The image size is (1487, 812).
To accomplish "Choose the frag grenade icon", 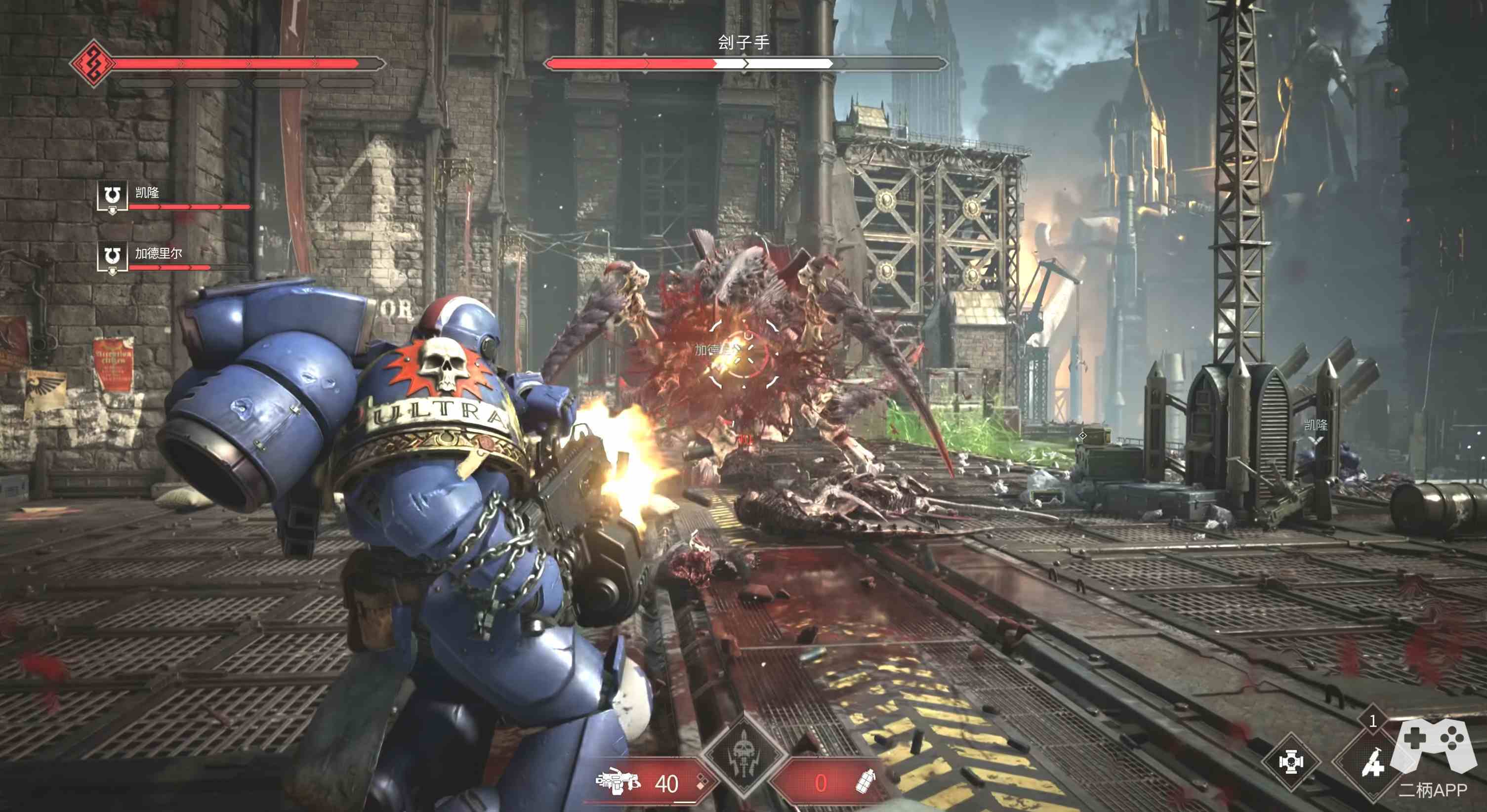I will pos(867,782).
